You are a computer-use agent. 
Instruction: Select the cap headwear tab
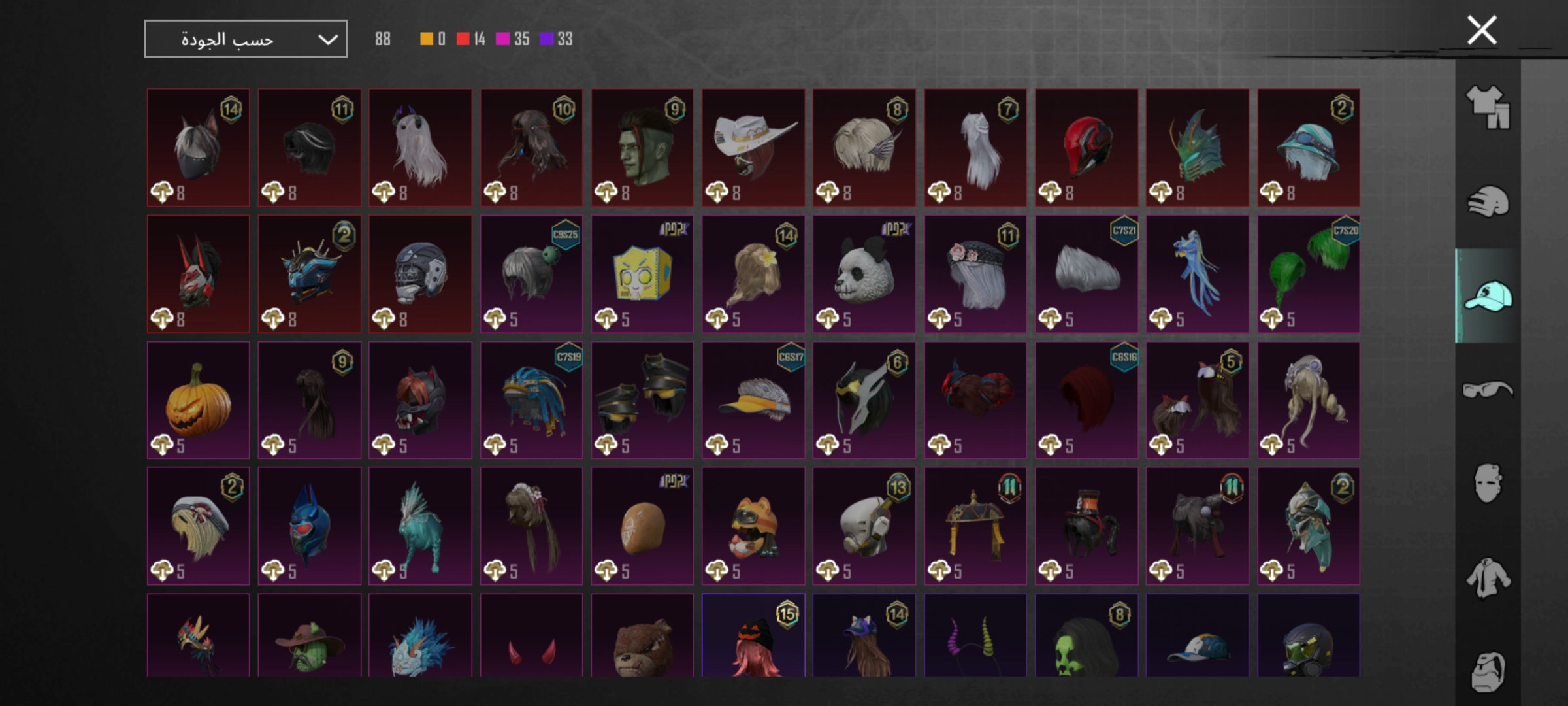(x=1488, y=296)
